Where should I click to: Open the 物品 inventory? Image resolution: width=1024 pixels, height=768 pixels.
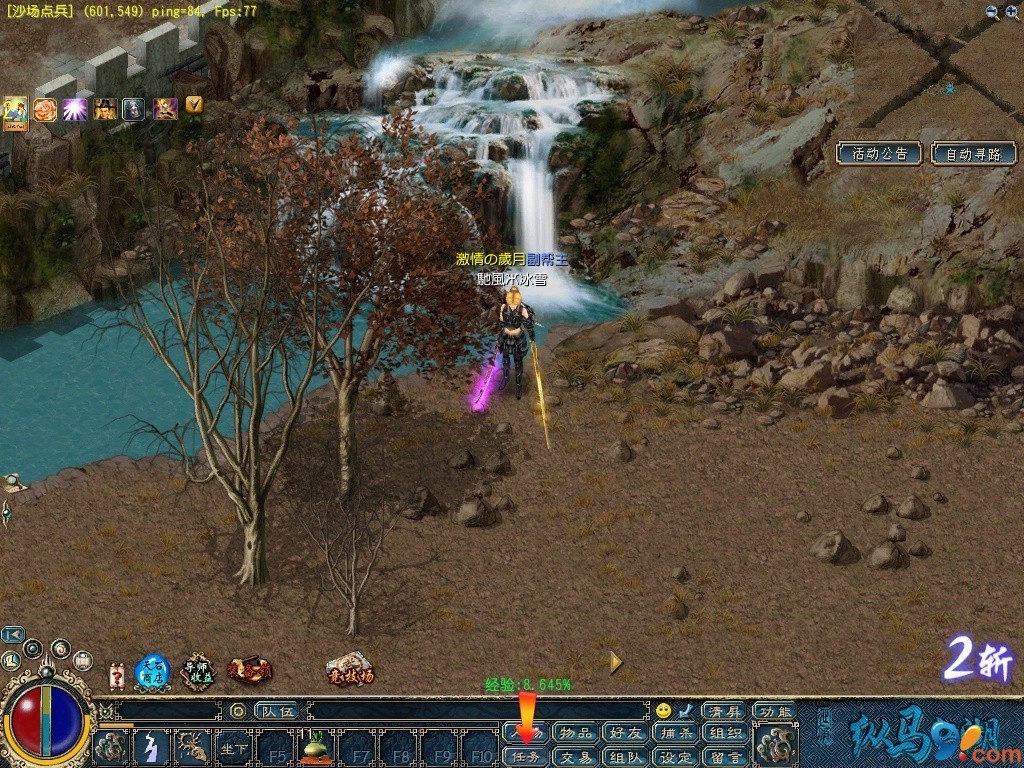pyautogui.click(x=575, y=734)
